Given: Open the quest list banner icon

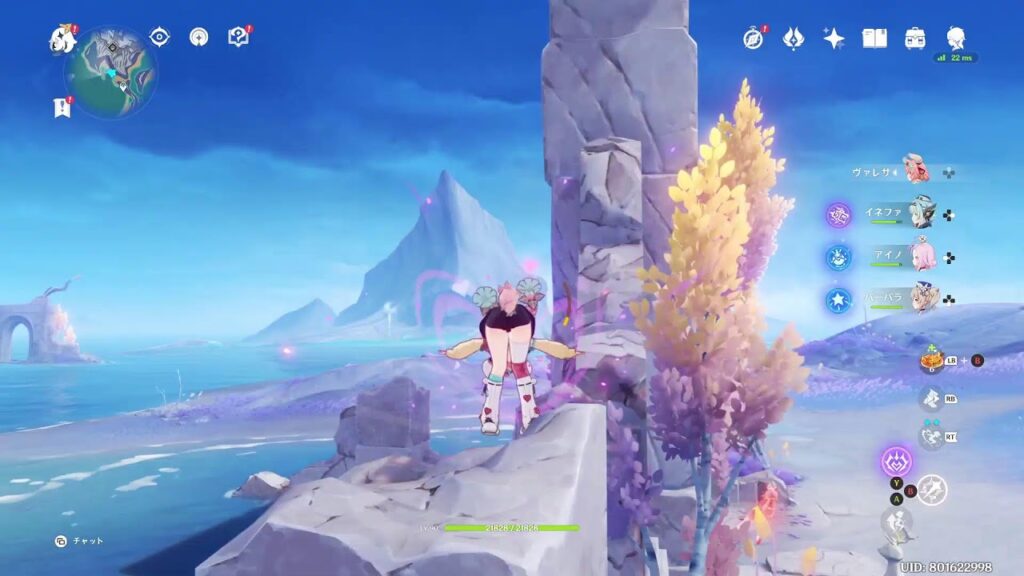Looking at the screenshot, I should pos(63,107).
